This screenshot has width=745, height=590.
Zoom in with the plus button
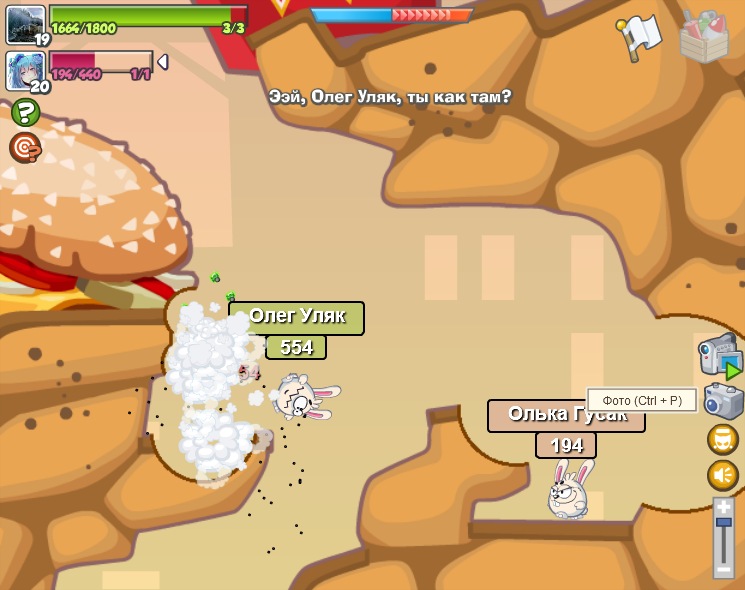pos(724,507)
